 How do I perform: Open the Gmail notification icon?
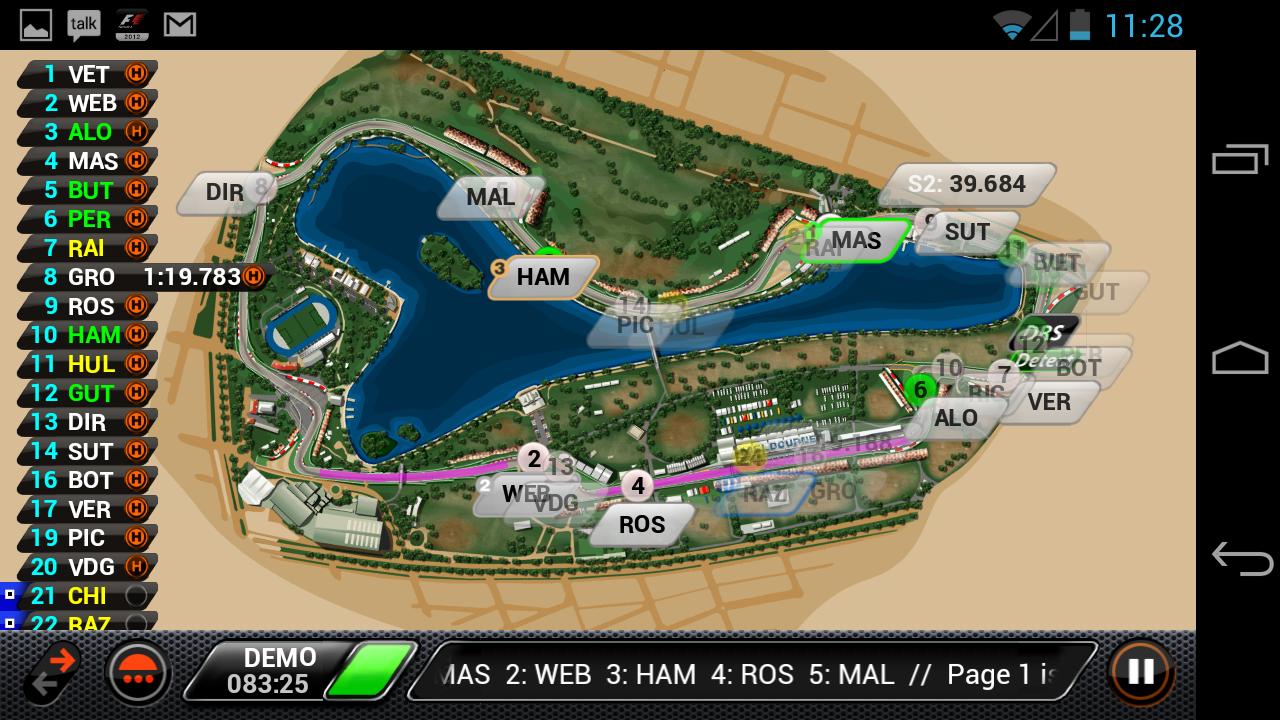[x=180, y=24]
